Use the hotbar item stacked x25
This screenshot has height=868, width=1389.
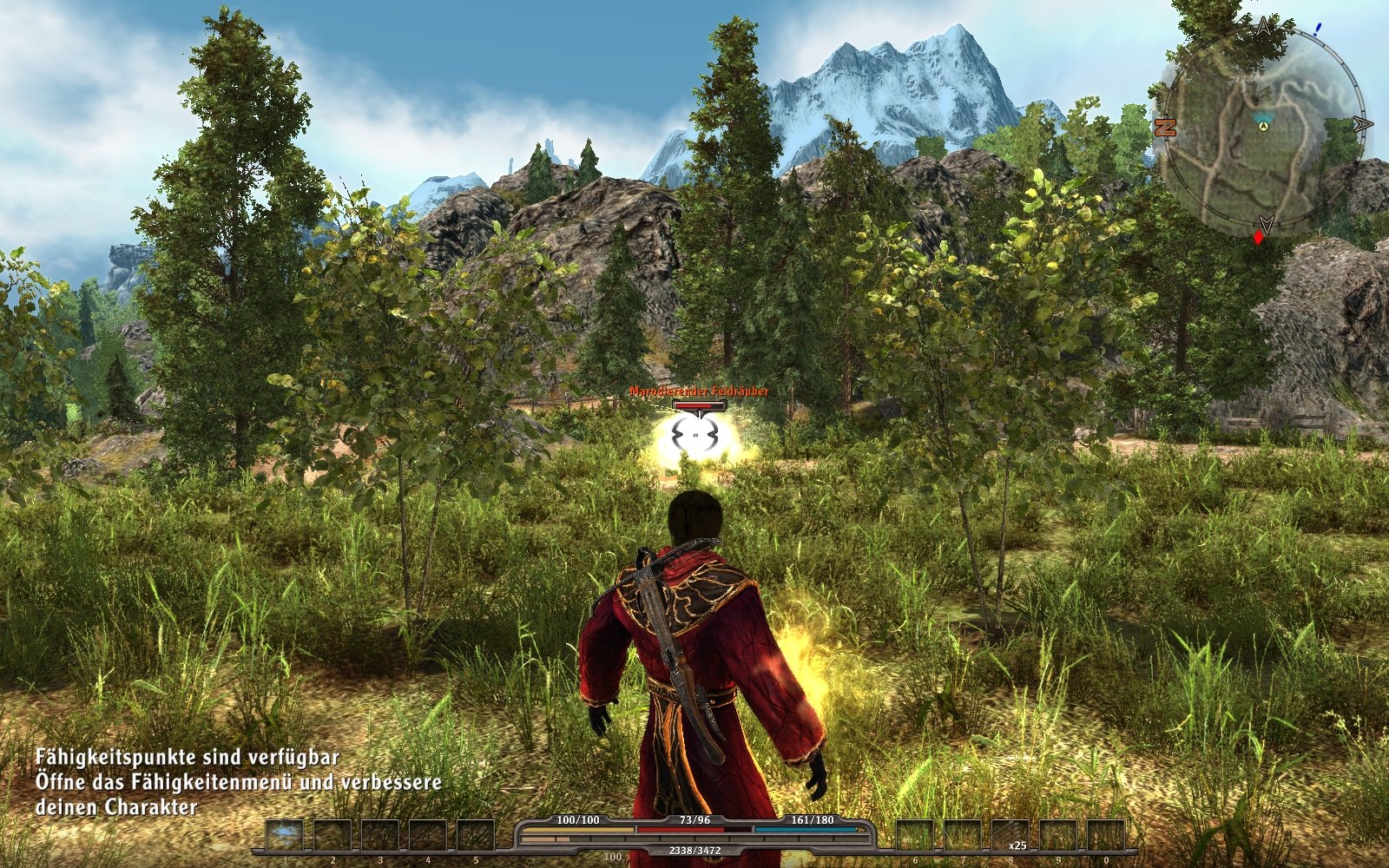coord(1010,836)
